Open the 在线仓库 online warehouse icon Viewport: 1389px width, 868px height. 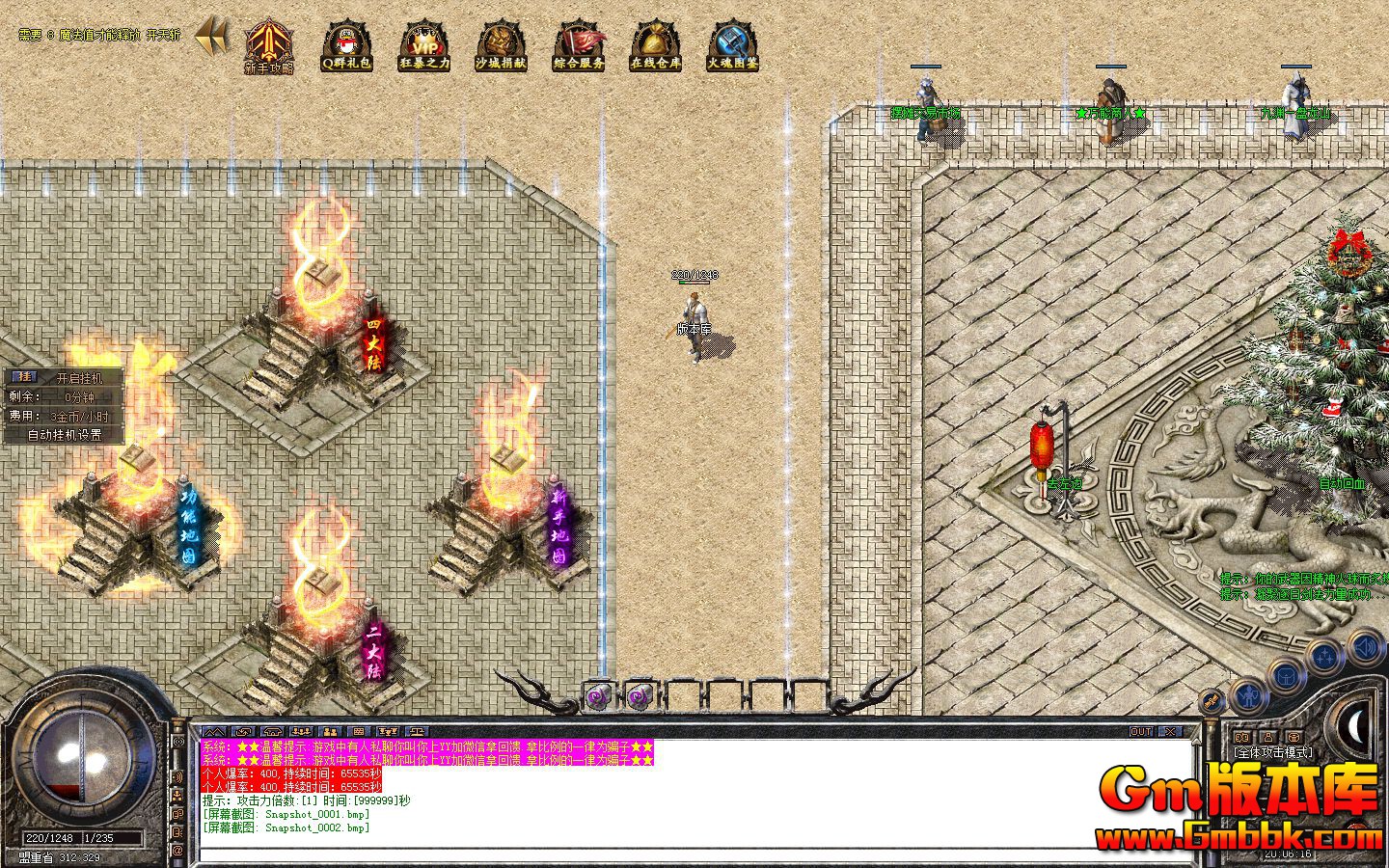coord(655,45)
